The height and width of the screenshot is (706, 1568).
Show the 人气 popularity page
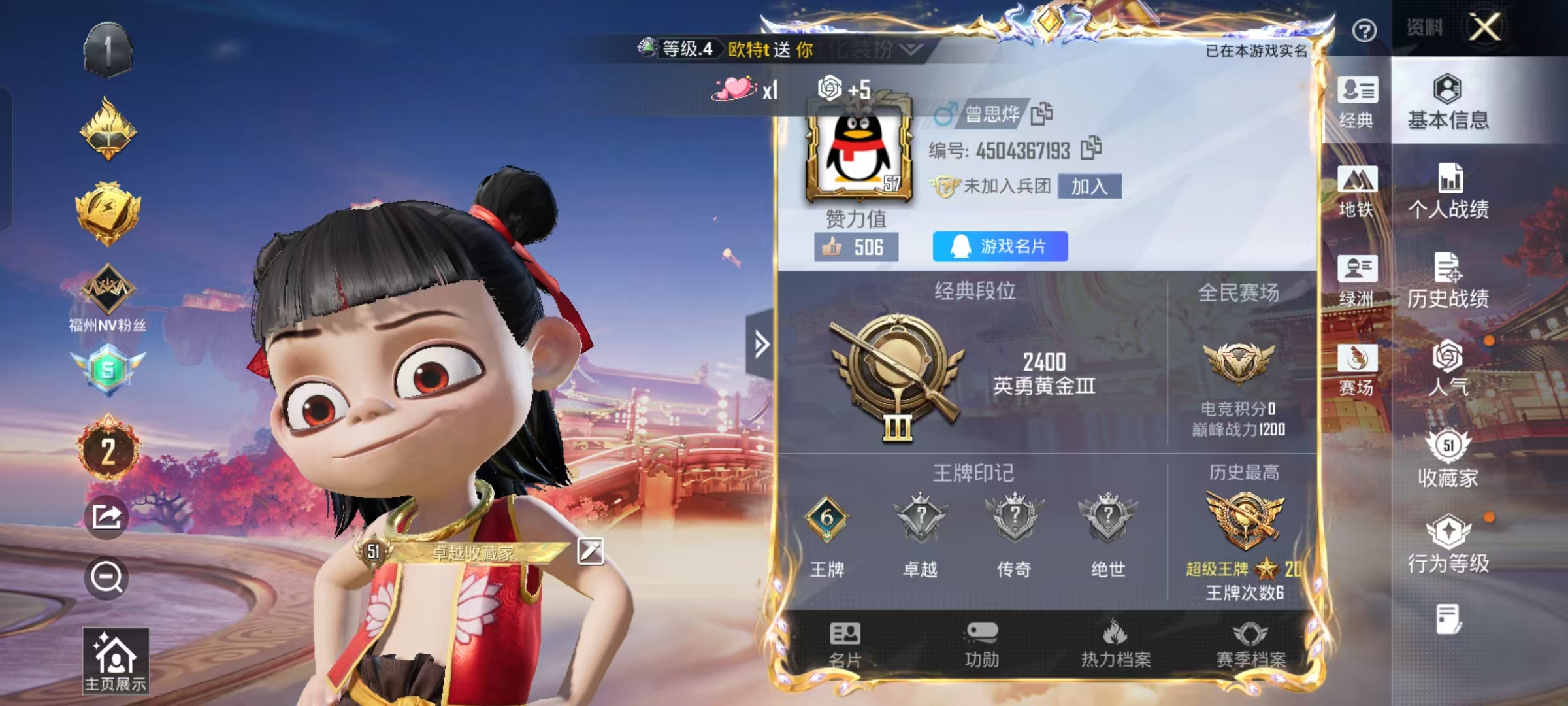tap(1448, 369)
